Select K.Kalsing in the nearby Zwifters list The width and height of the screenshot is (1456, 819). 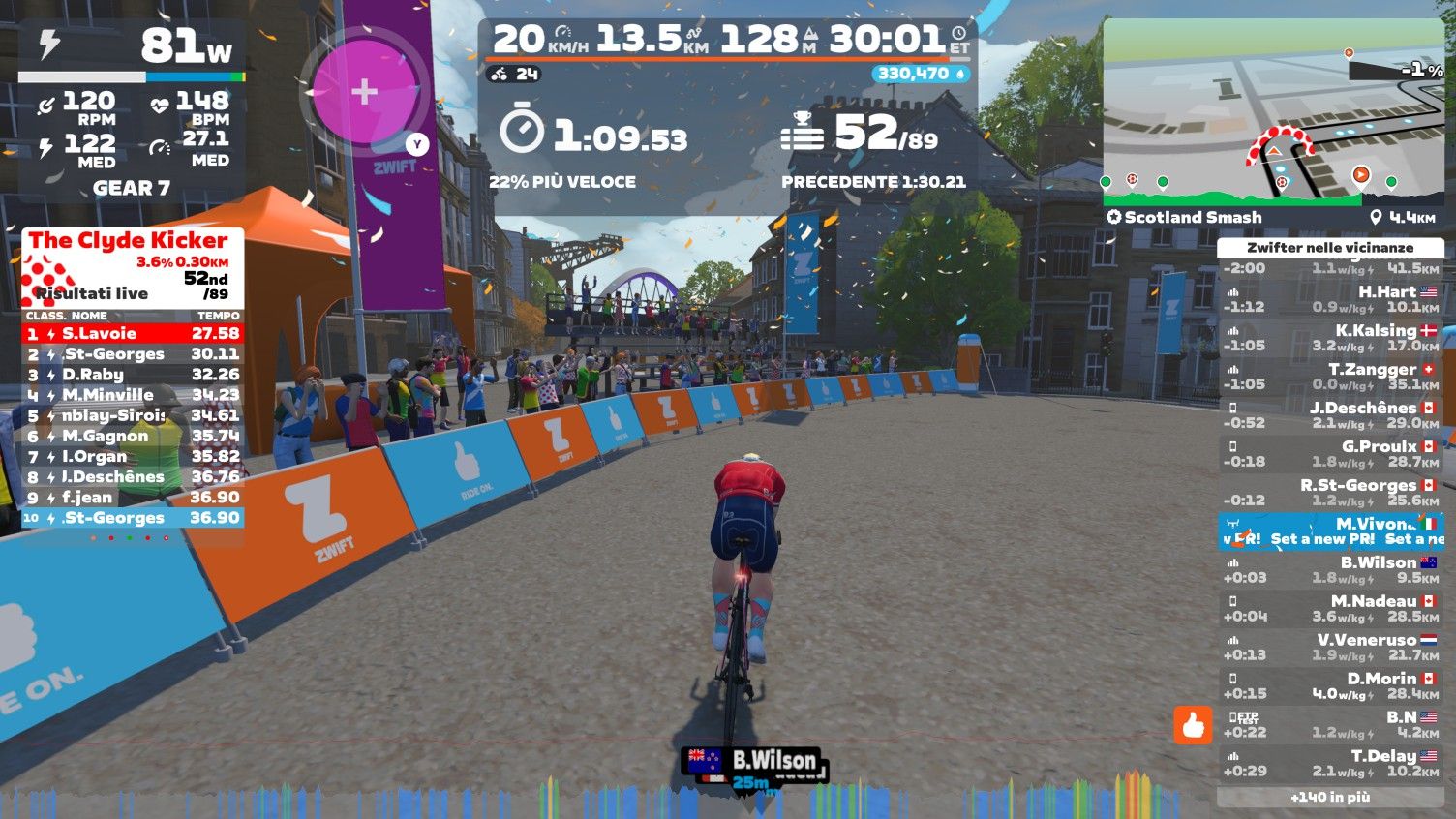pos(1330,338)
